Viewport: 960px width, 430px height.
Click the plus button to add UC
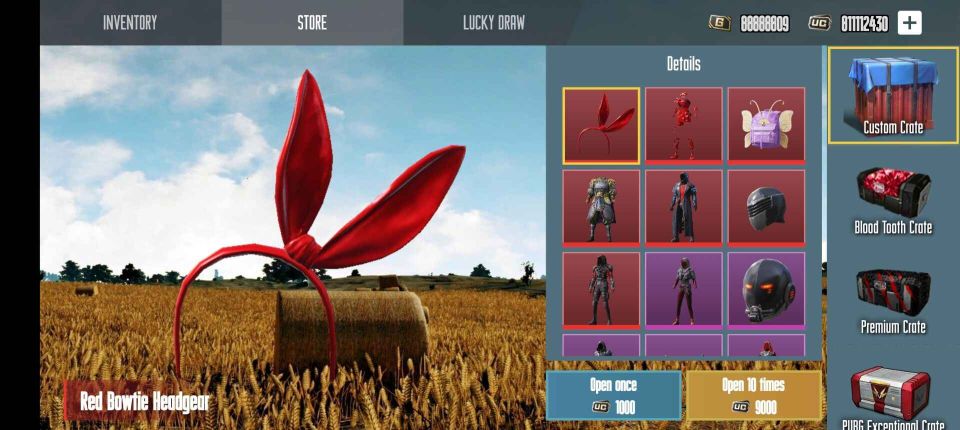(909, 23)
